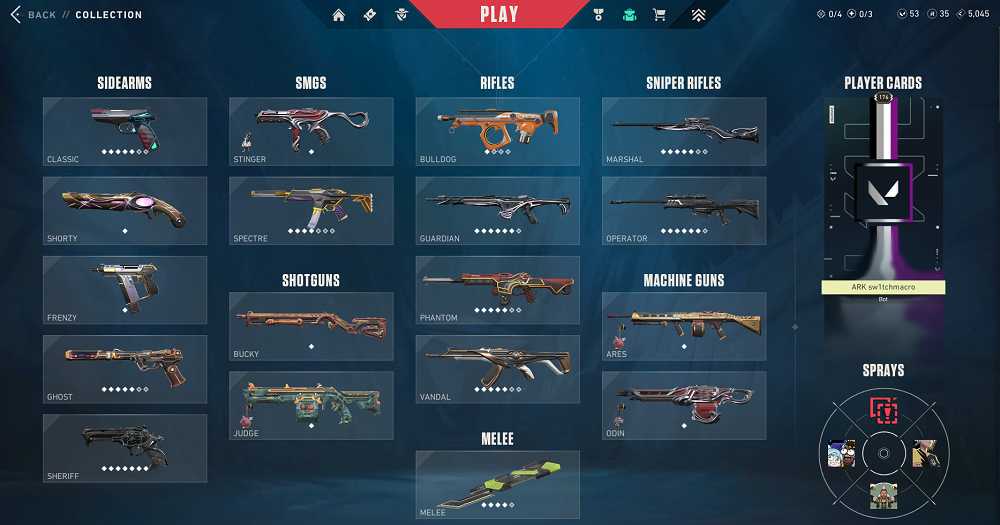Choose the Bucky shotgun slot
This screenshot has height=525, width=1000.
click(311, 326)
